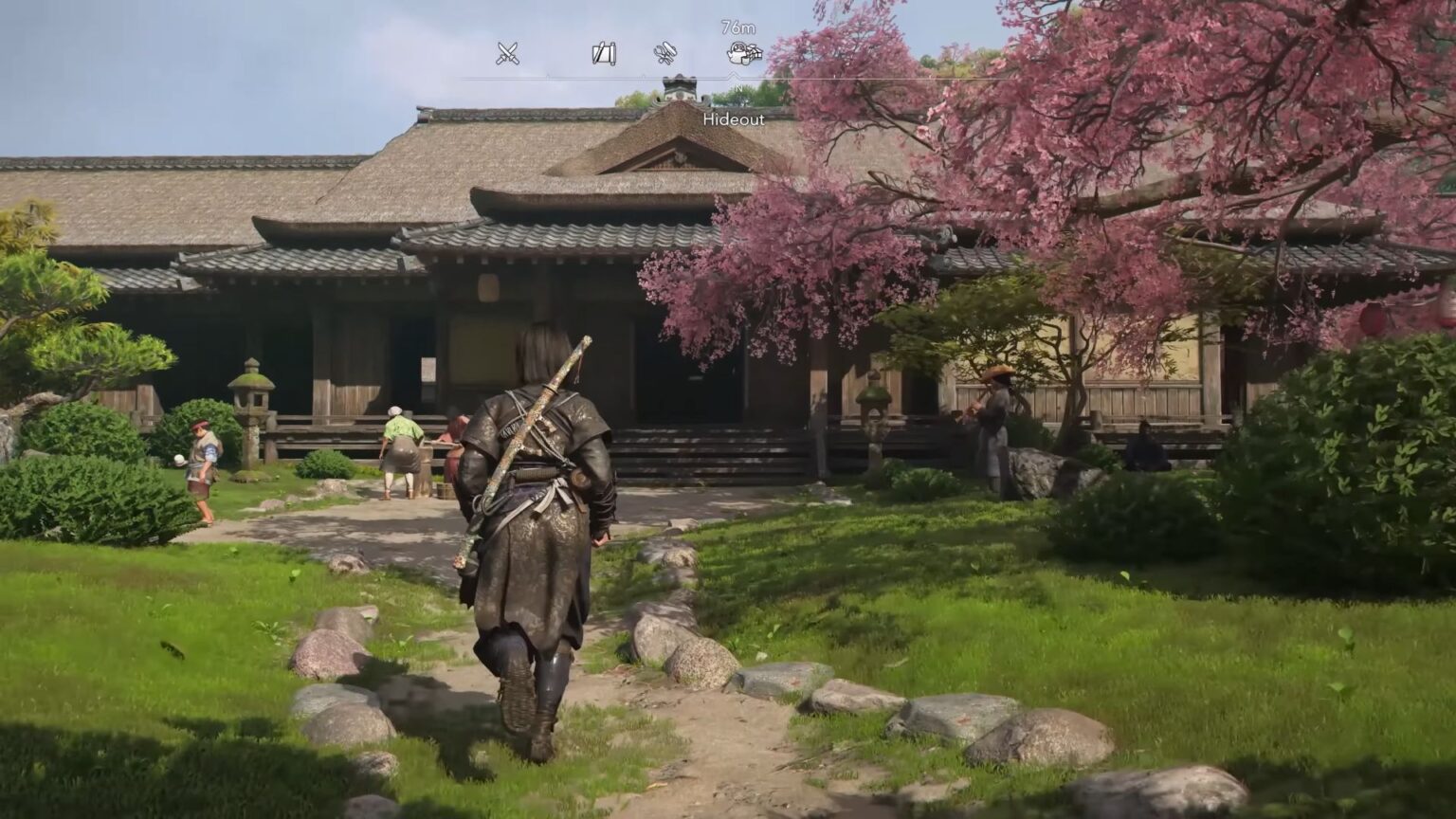Click the north indicator on the compass bar
The image size is (1456, 819).
pyautogui.click(x=737, y=86)
